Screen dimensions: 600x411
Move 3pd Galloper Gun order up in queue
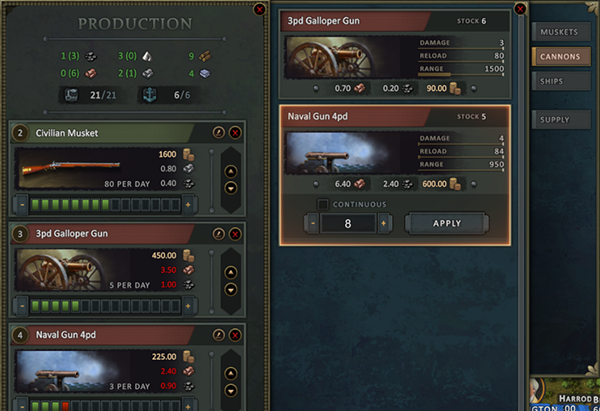pyautogui.click(x=230, y=270)
